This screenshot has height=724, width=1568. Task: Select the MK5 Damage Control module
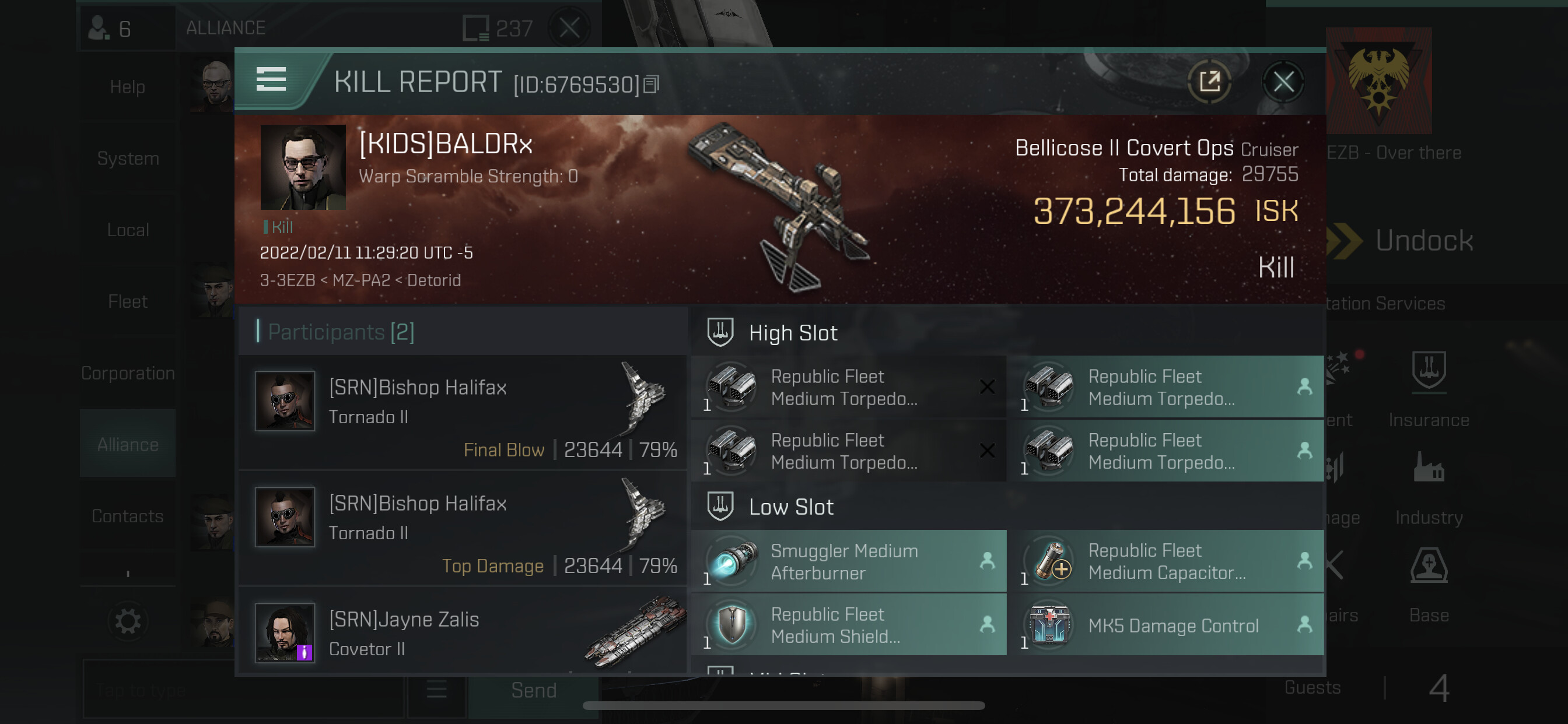(1165, 625)
